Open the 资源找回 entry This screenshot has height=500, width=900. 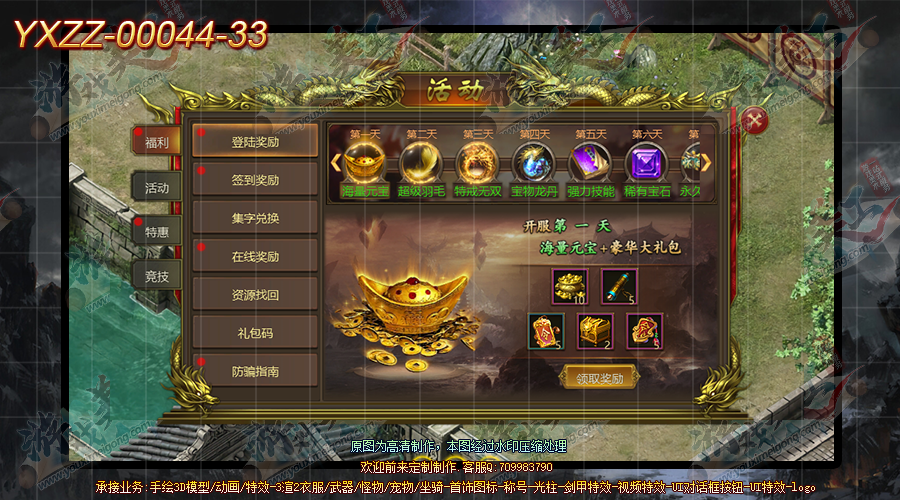255,295
